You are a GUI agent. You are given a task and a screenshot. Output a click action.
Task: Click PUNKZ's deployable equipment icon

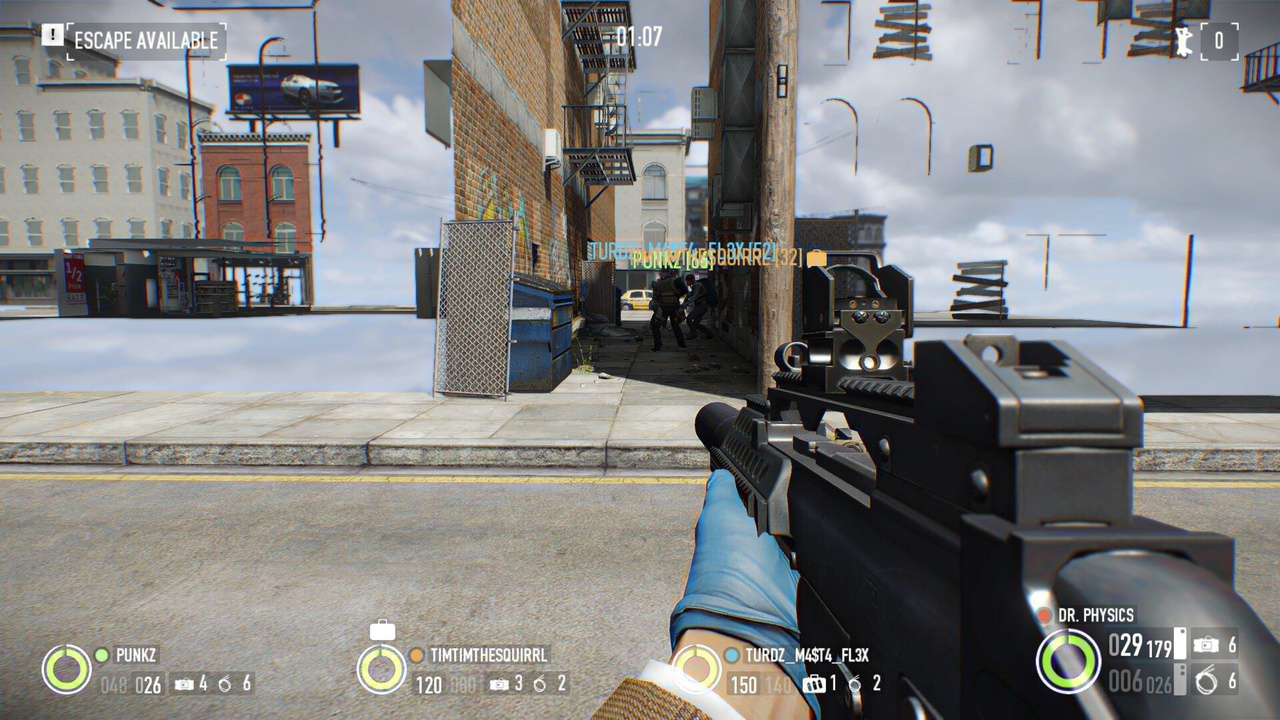coord(184,684)
